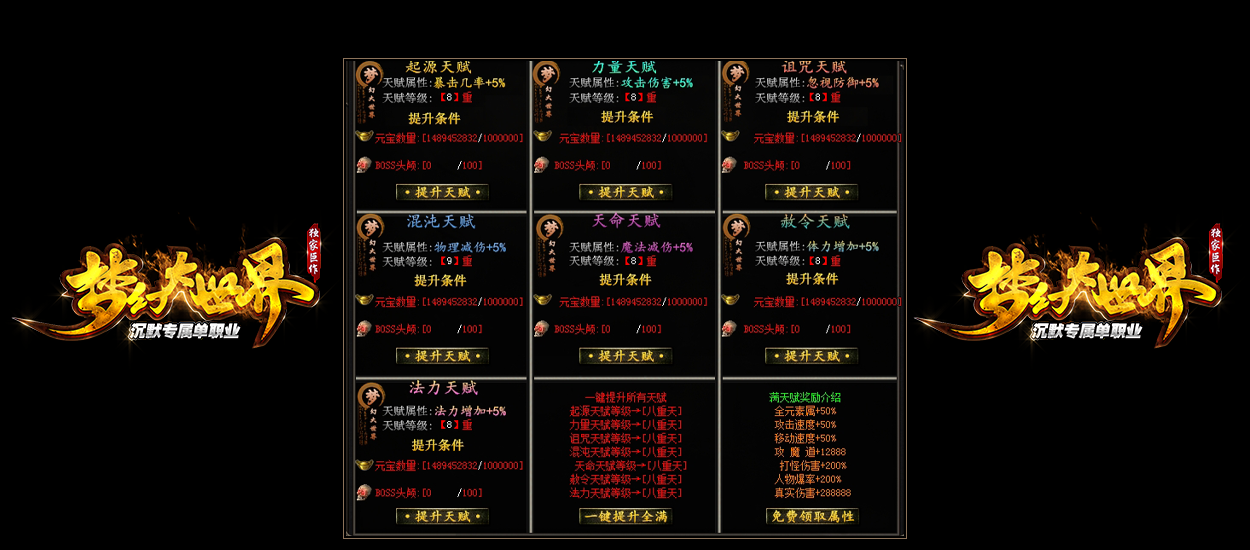Image resolution: width=1250 pixels, height=550 pixels.
Task: Activate the 一键提升全满 button
Action: pyautogui.click(x=626, y=517)
